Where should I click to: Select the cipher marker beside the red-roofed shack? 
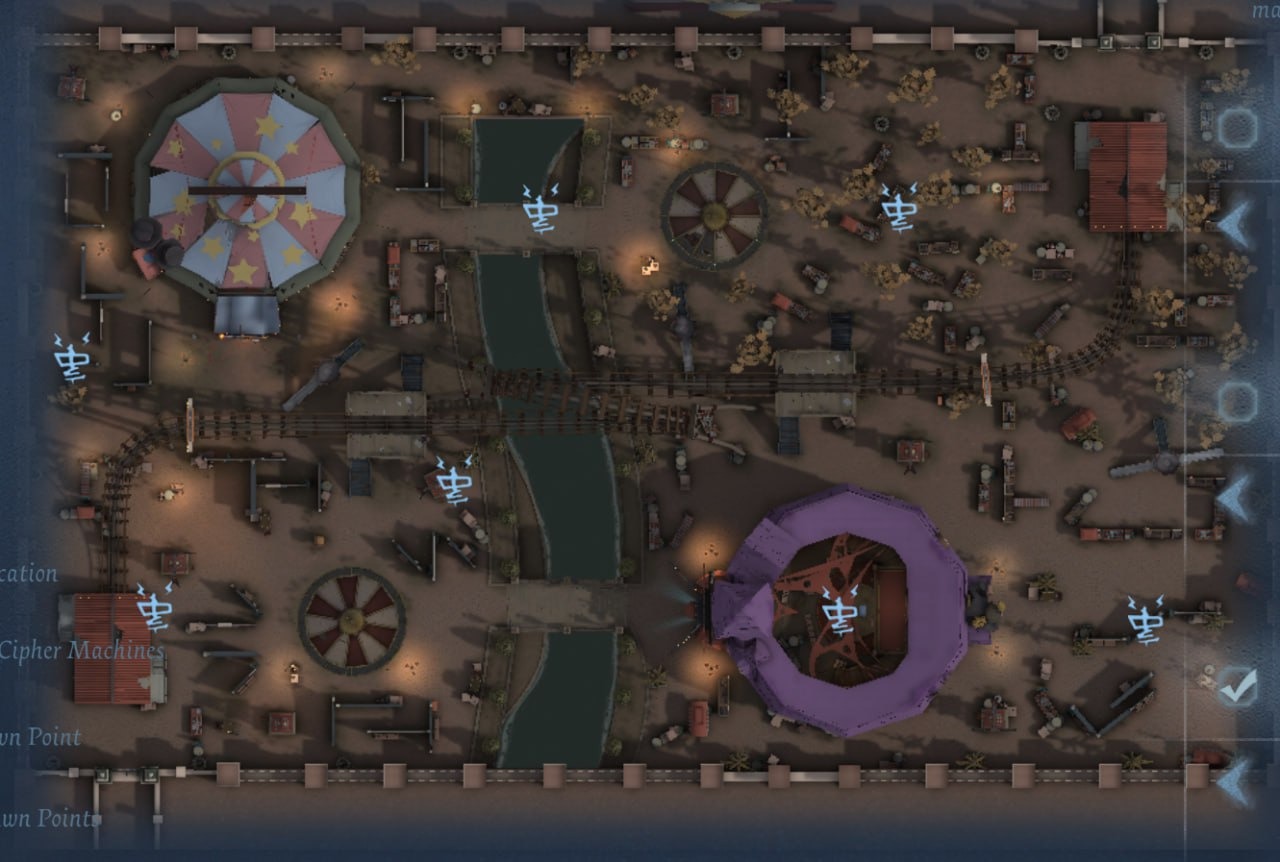point(155,607)
